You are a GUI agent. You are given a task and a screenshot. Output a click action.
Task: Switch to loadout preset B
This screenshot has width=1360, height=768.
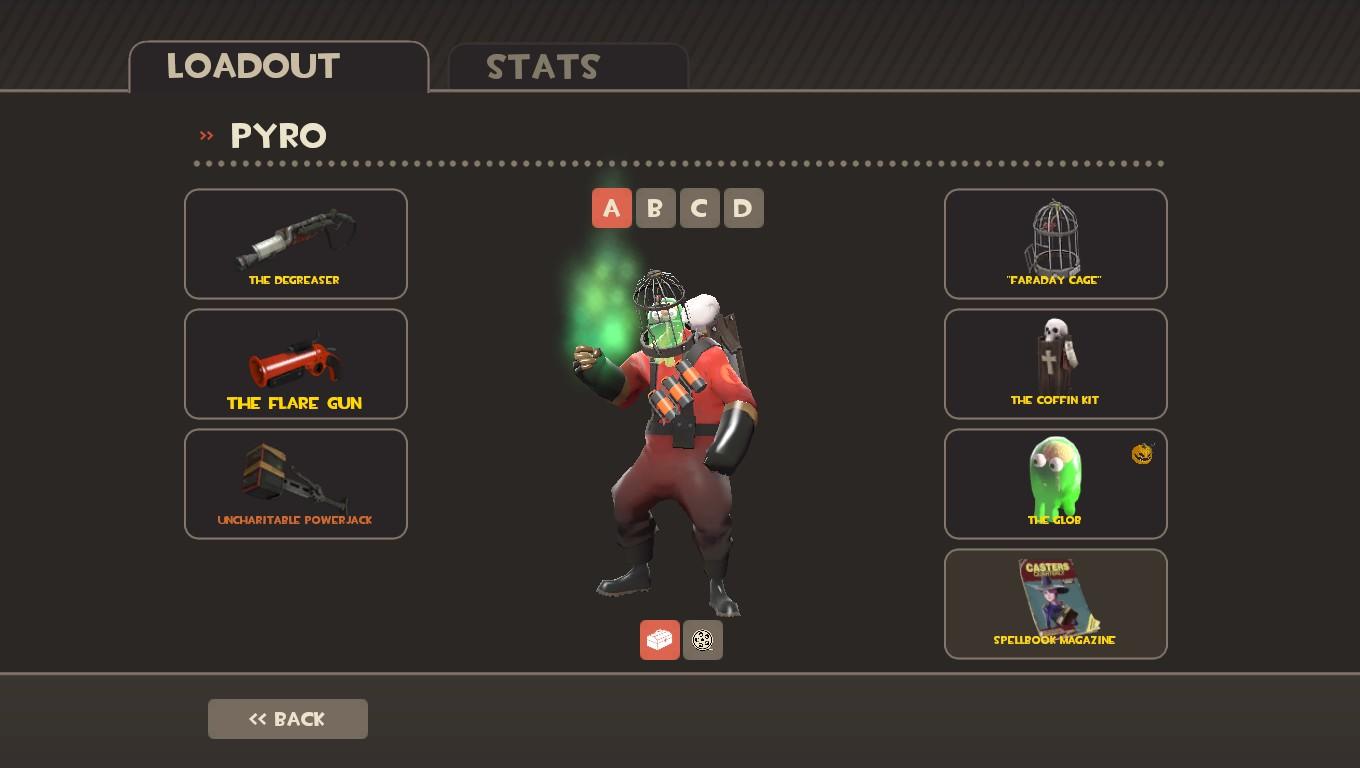[x=656, y=208]
